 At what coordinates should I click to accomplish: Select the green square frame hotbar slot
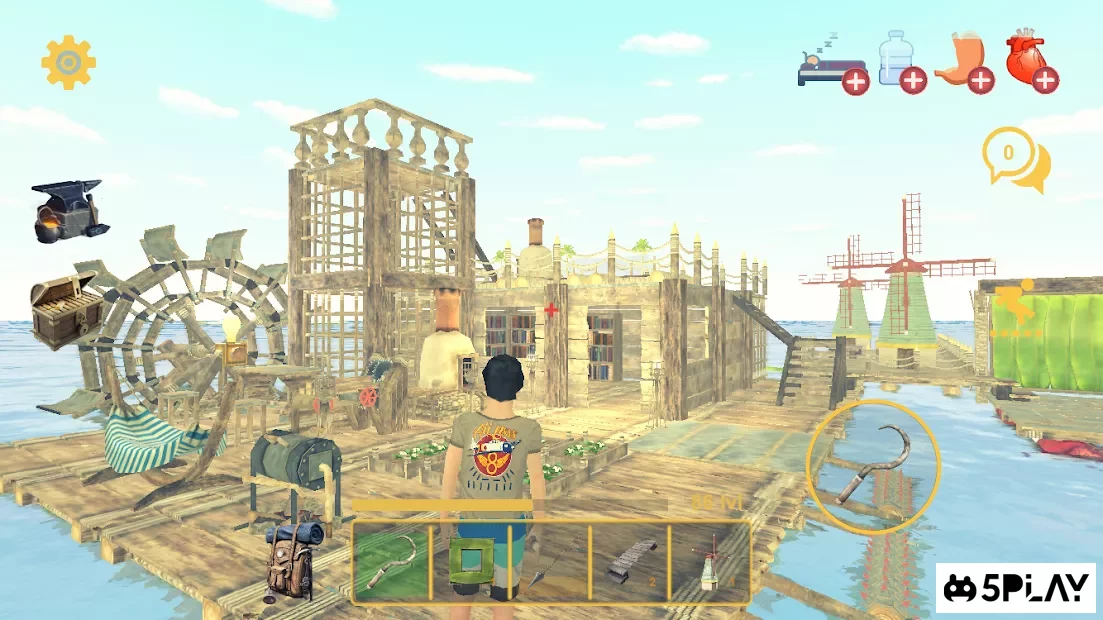click(469, 563)
